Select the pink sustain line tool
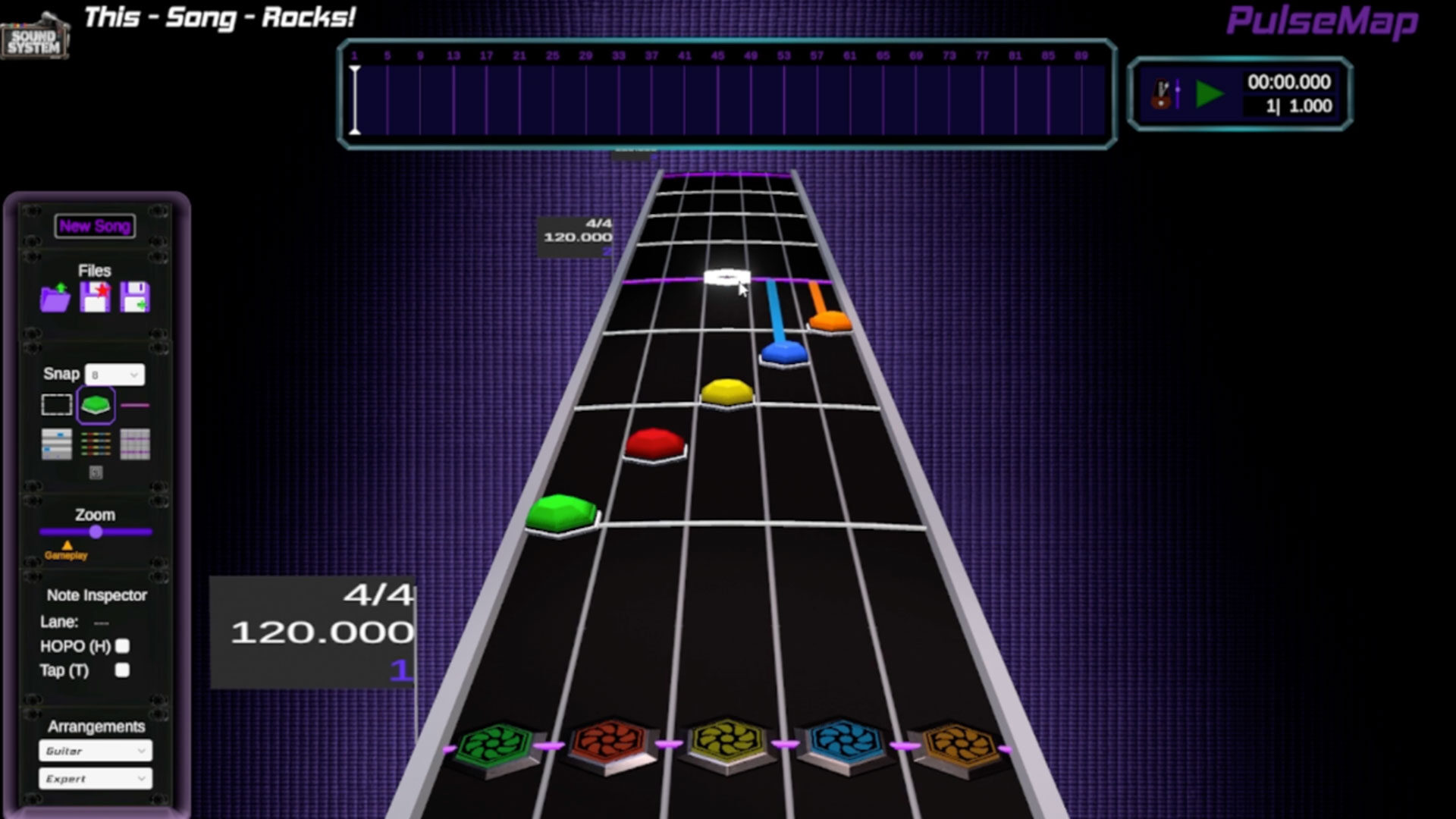Image resolution: width=1456 pixels, height=819 pixels. tap(135, 405)
